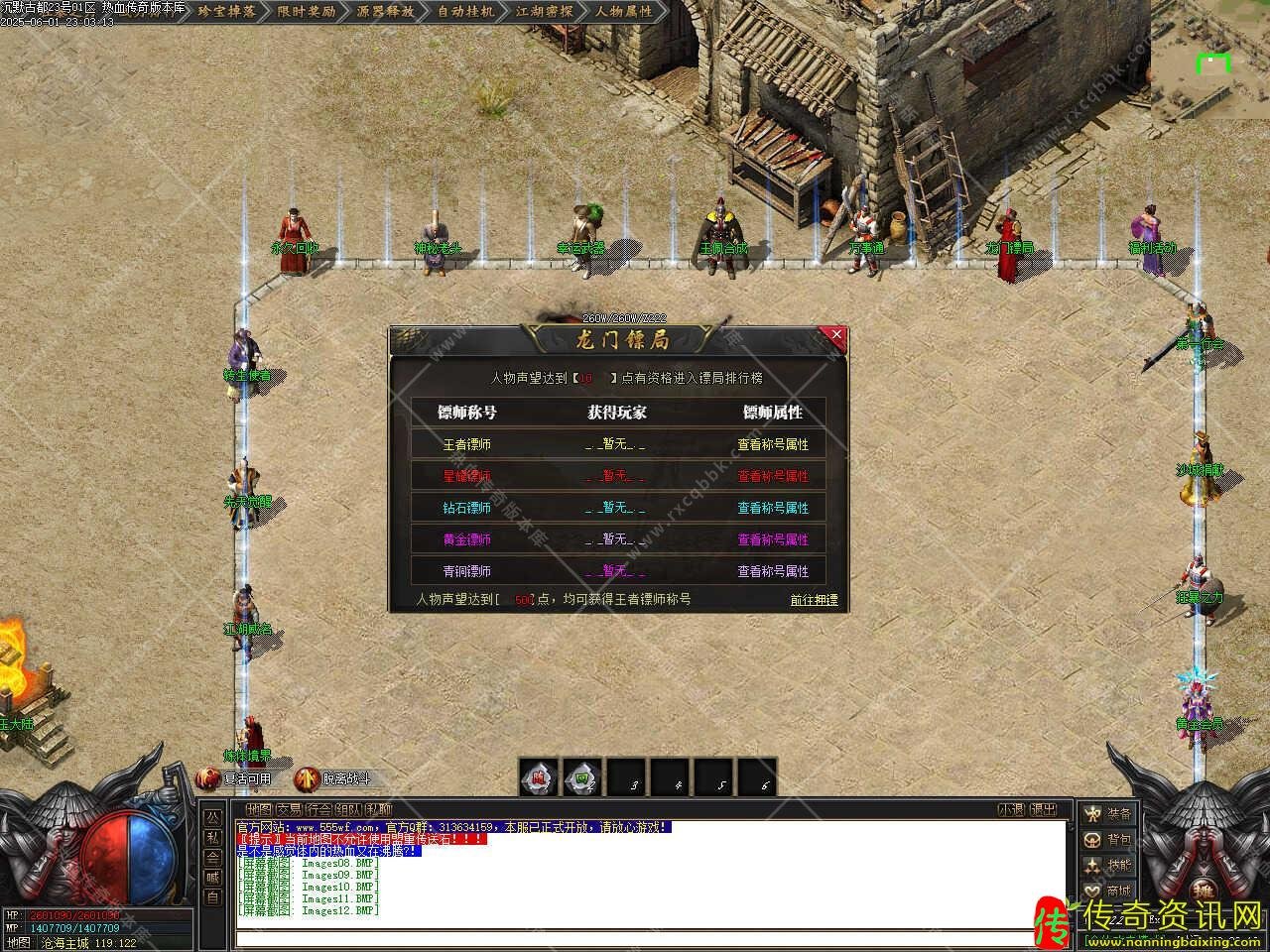The image size is (1270, 952).
Task: Switch to the 行会 guild chat tab
Action: (x=318, y=810)
